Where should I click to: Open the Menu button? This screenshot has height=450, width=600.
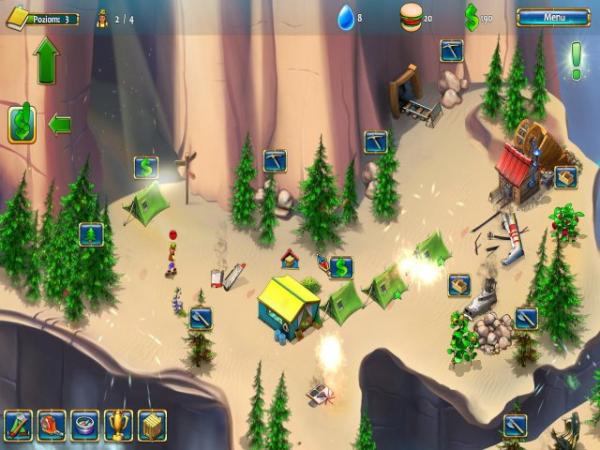[x=552, y=17]
